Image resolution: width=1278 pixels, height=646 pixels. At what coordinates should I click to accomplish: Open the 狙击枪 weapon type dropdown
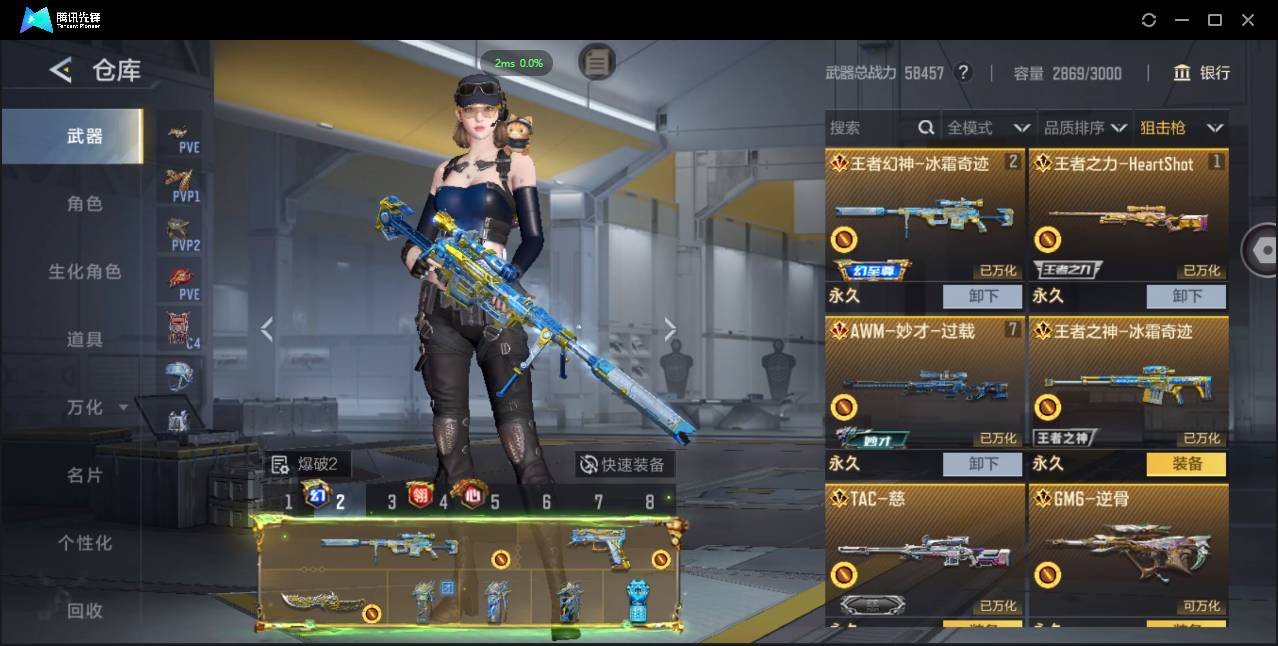point(1181,128)
